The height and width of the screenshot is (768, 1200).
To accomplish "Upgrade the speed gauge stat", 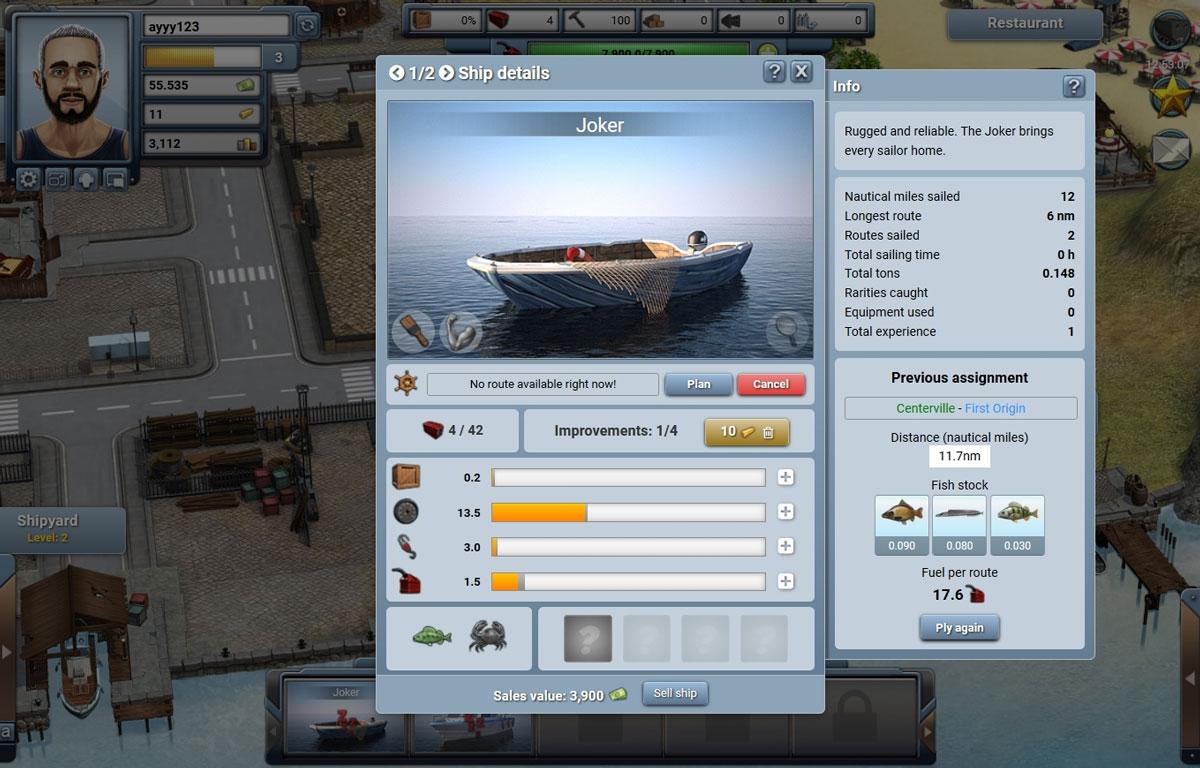I will (x=786, y=512).
